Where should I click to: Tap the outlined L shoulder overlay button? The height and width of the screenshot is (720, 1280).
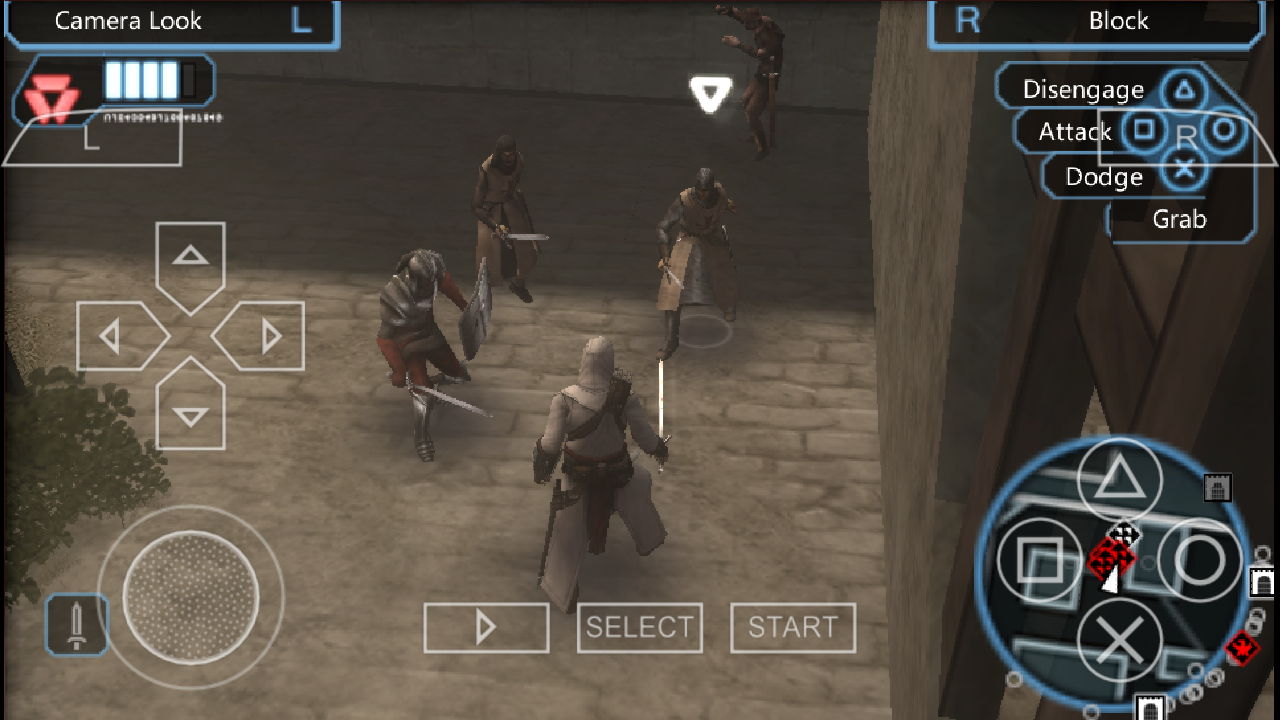tap(92, 138)
